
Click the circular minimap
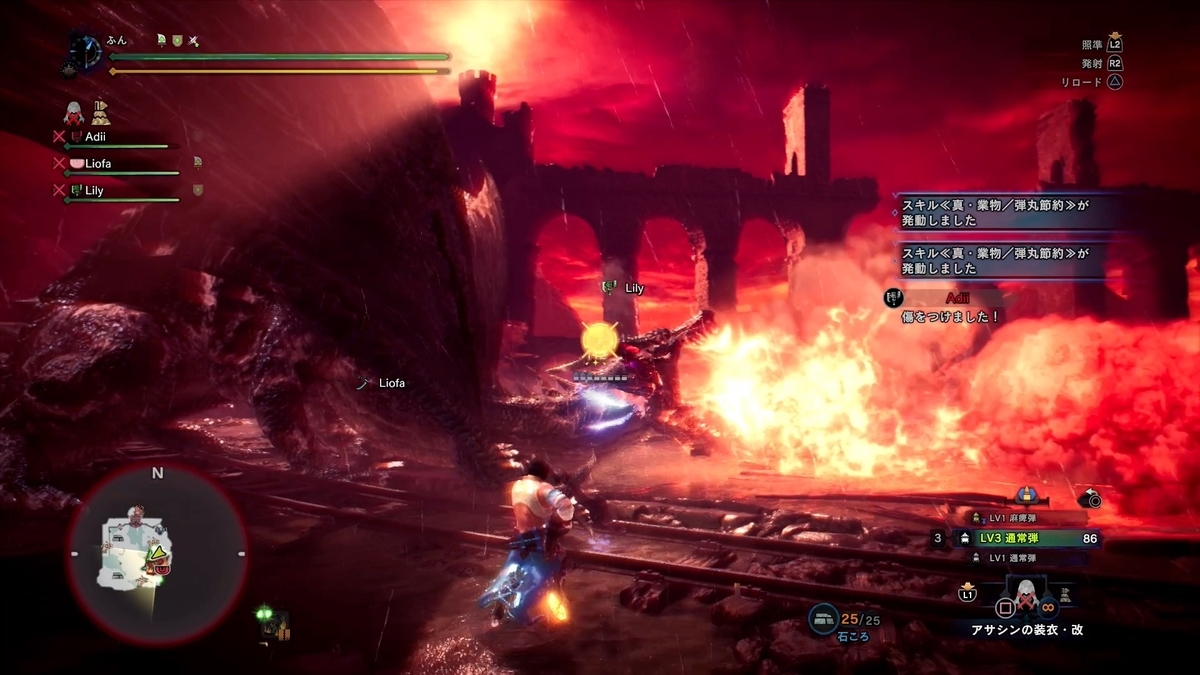157,555
